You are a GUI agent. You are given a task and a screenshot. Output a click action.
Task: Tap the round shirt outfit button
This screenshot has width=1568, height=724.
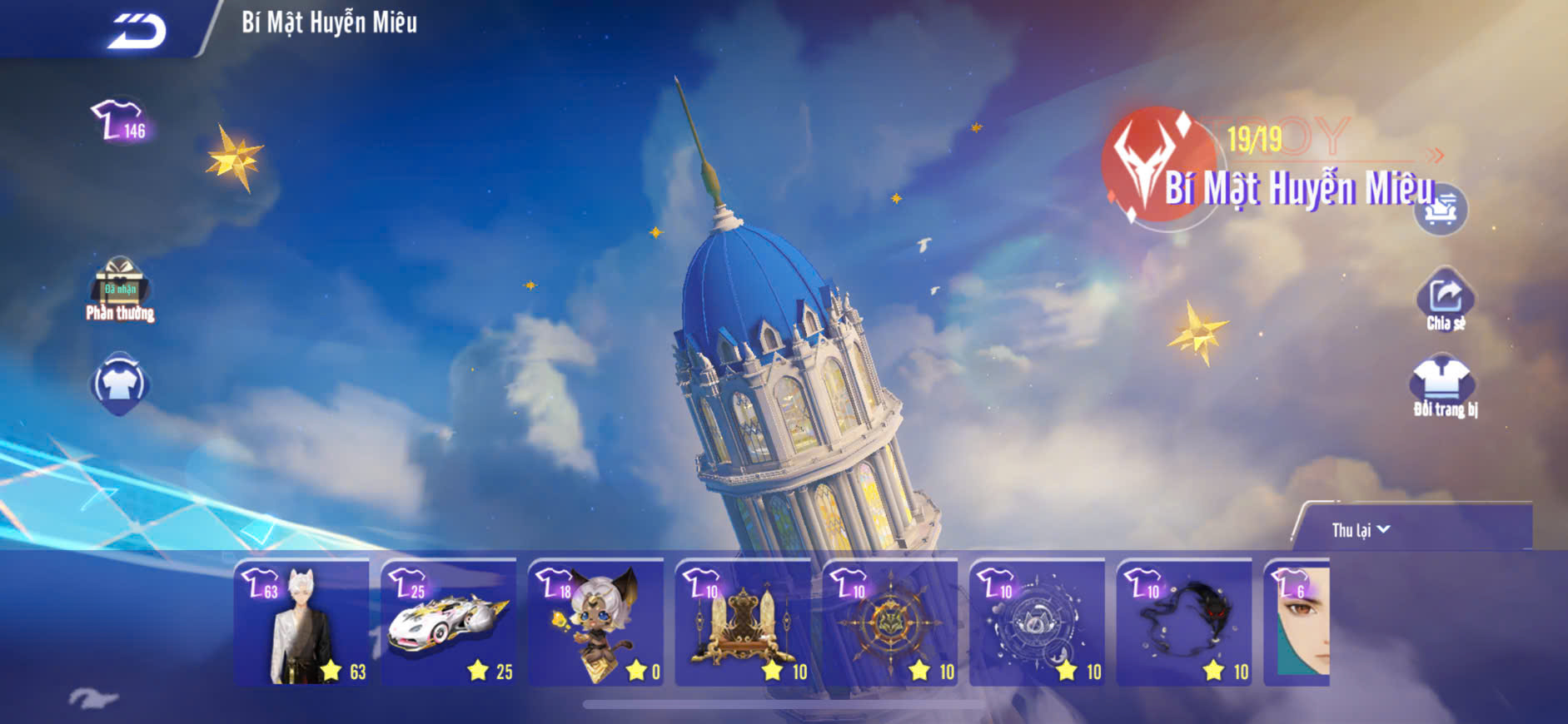click(119, 384)
